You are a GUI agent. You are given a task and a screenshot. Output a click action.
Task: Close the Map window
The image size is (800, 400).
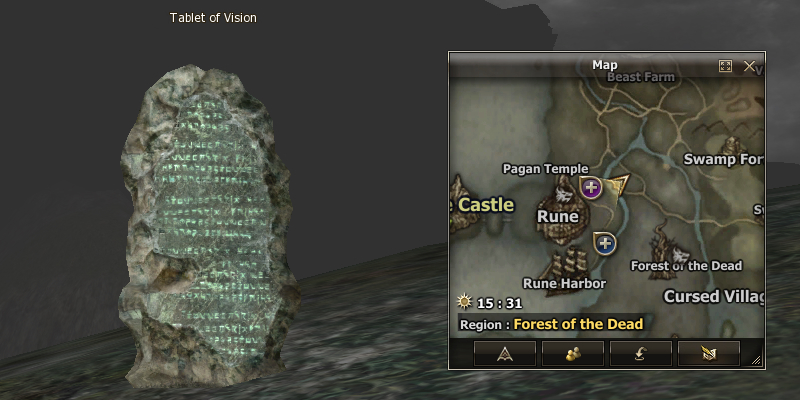[750, 66]
